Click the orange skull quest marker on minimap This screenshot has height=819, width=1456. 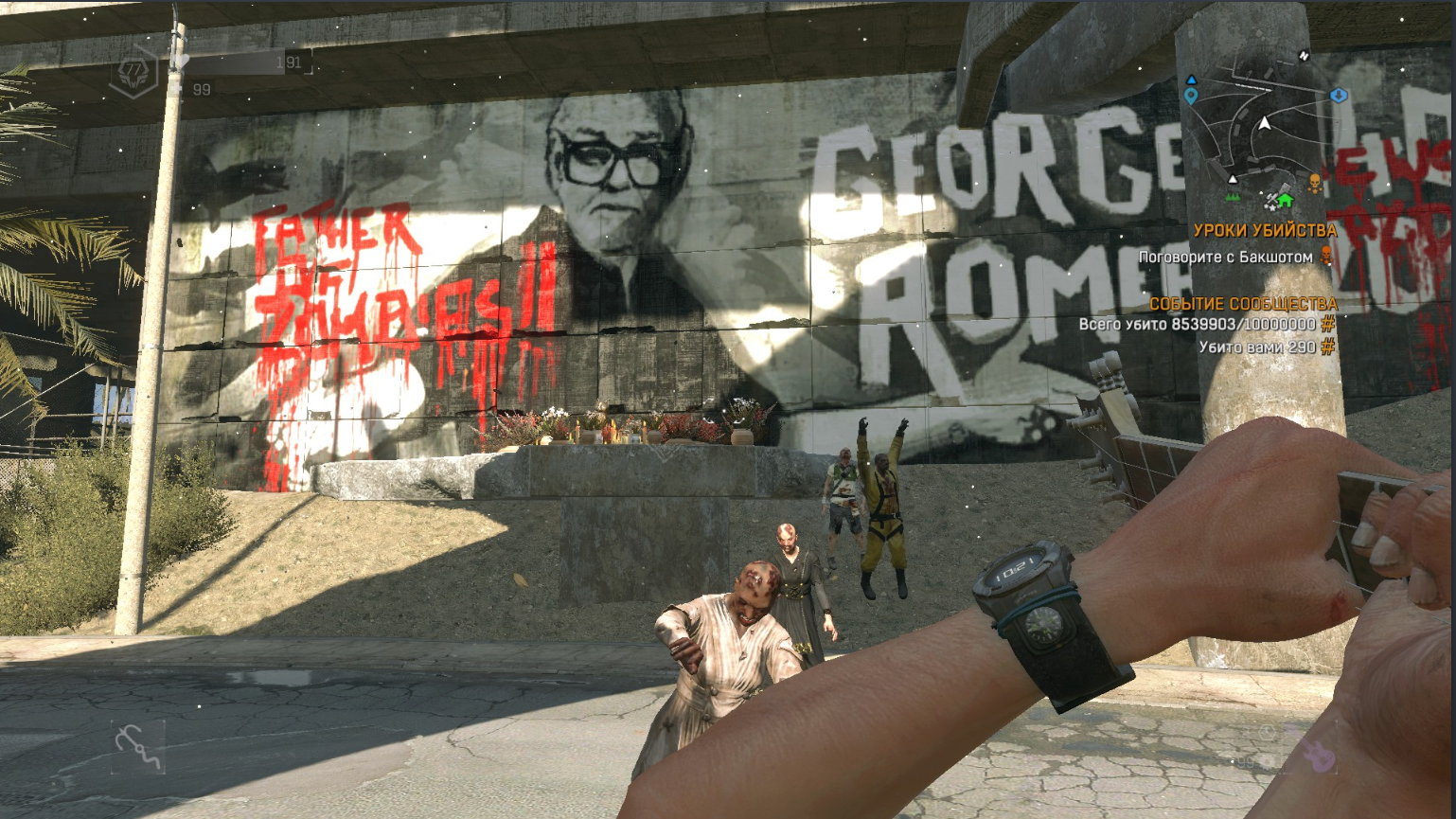pos(1315,183)
